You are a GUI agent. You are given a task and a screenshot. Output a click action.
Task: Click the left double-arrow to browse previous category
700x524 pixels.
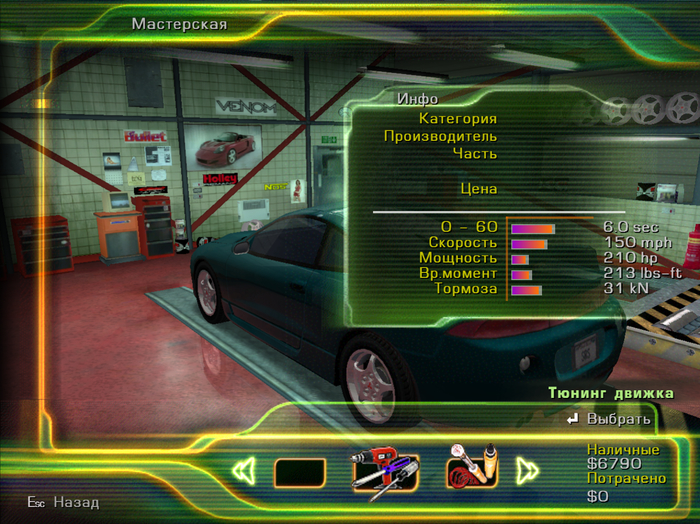(x=242, y=471)
